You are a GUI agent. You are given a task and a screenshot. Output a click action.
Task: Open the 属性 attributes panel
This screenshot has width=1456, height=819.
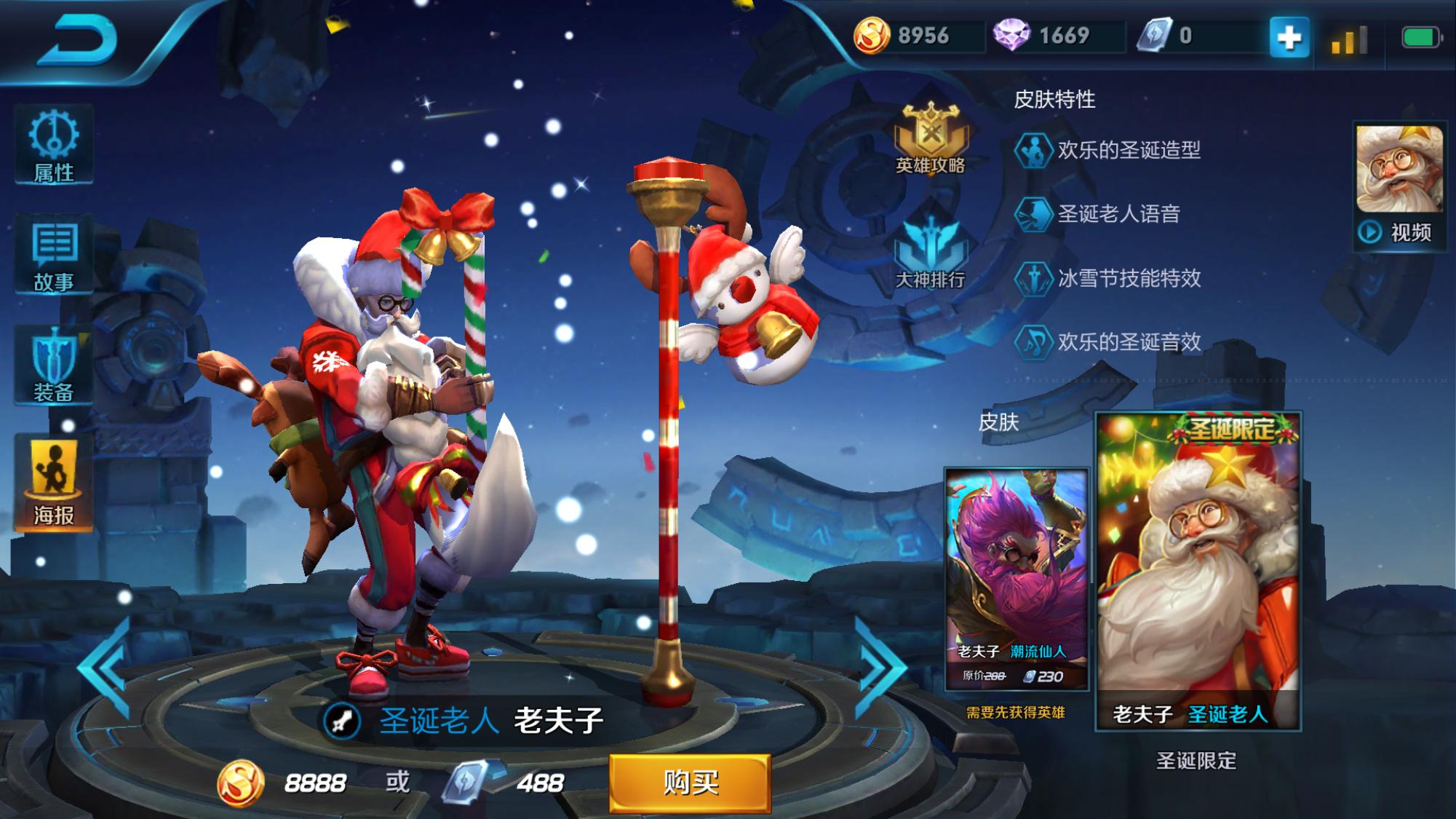coord(54,146)
